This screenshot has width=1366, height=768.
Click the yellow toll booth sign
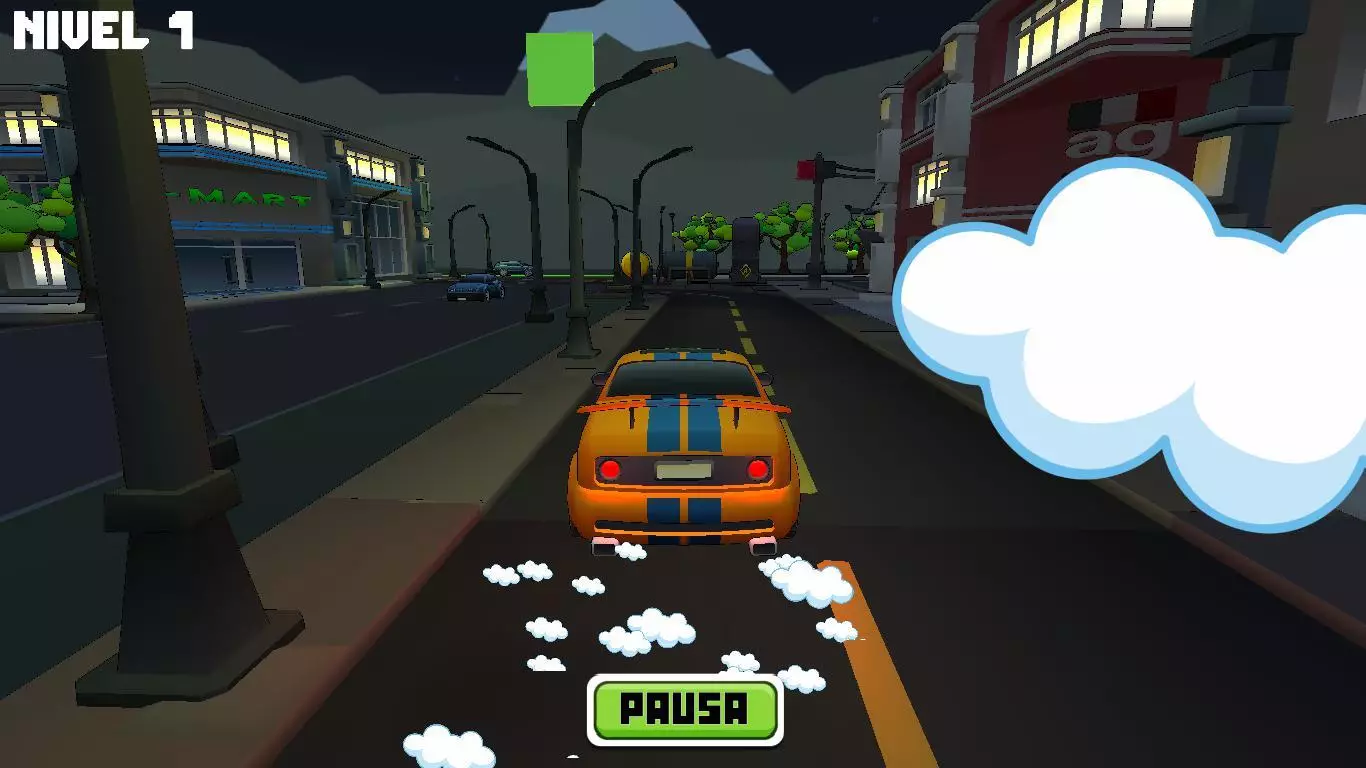click(x=746, y=270)
